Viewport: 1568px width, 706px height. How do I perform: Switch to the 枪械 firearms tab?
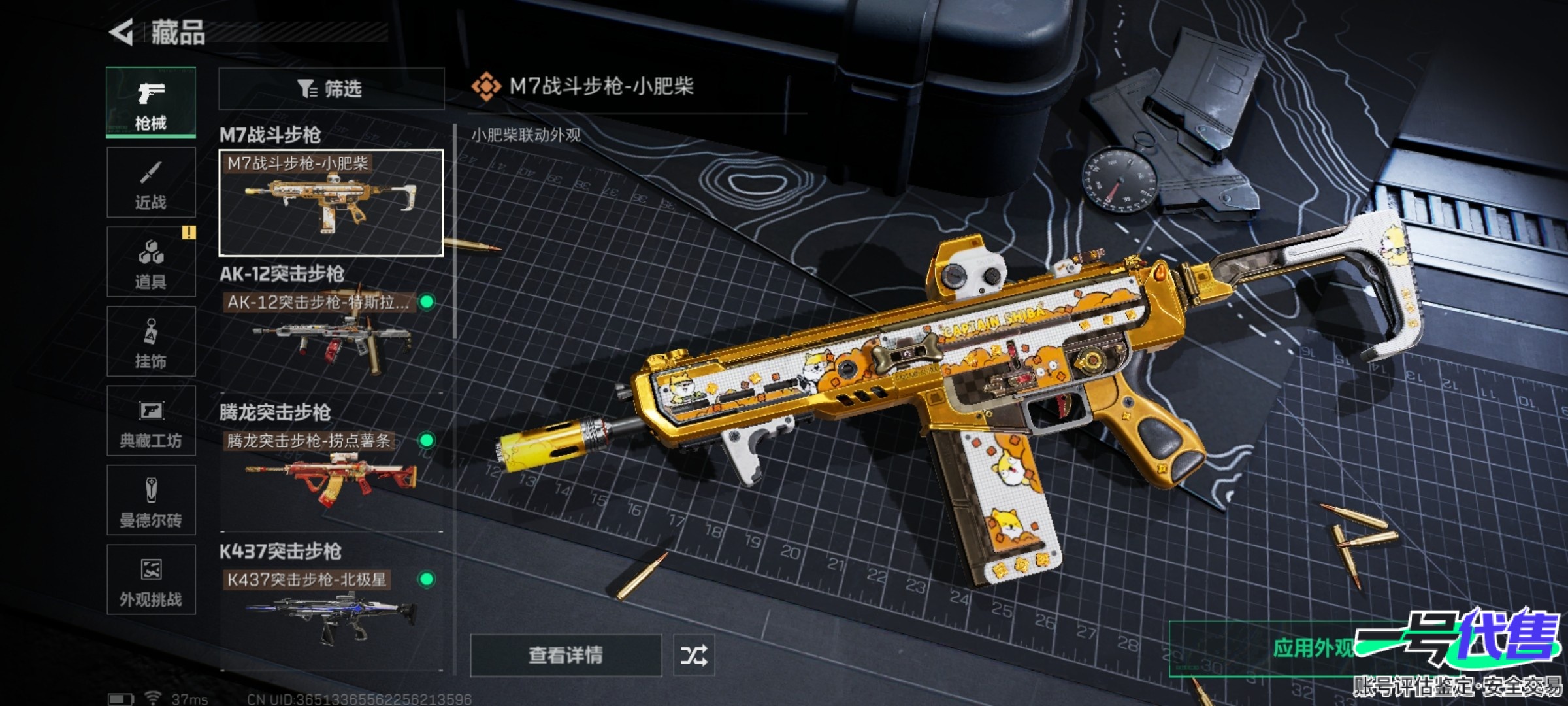coord(151,103)
